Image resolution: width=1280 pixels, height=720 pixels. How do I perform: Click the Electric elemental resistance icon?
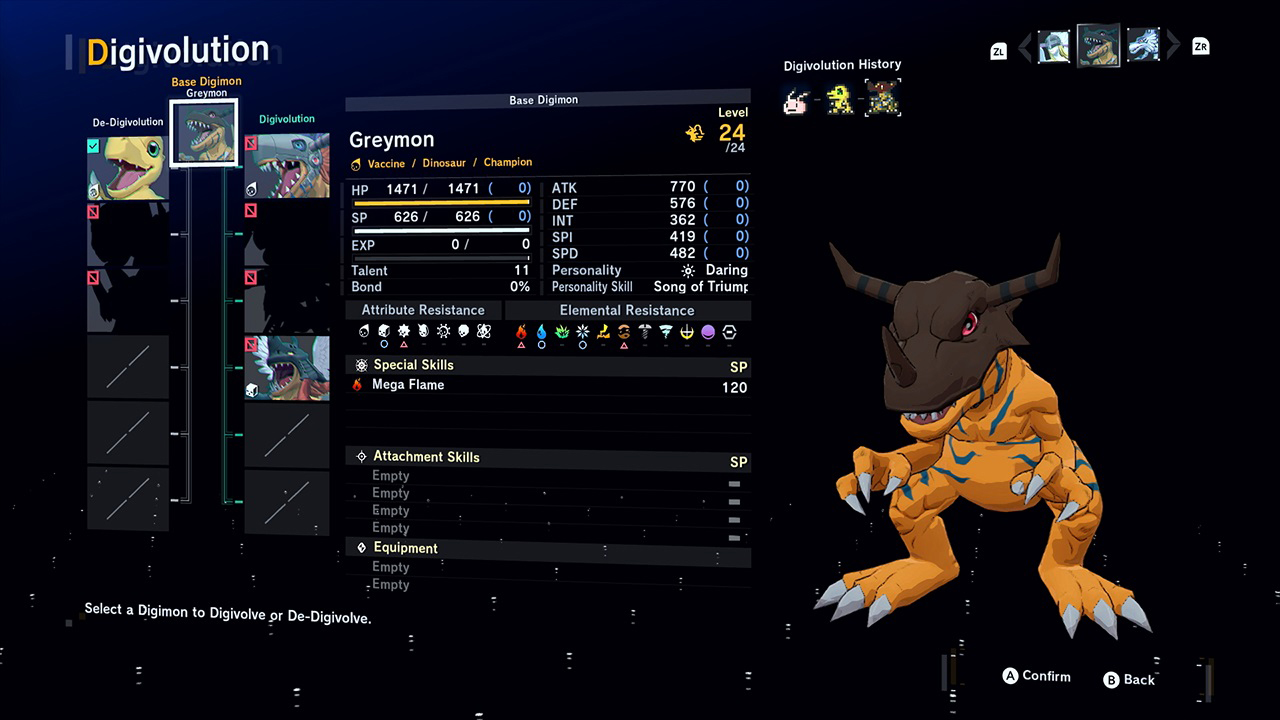coord(601,331)
